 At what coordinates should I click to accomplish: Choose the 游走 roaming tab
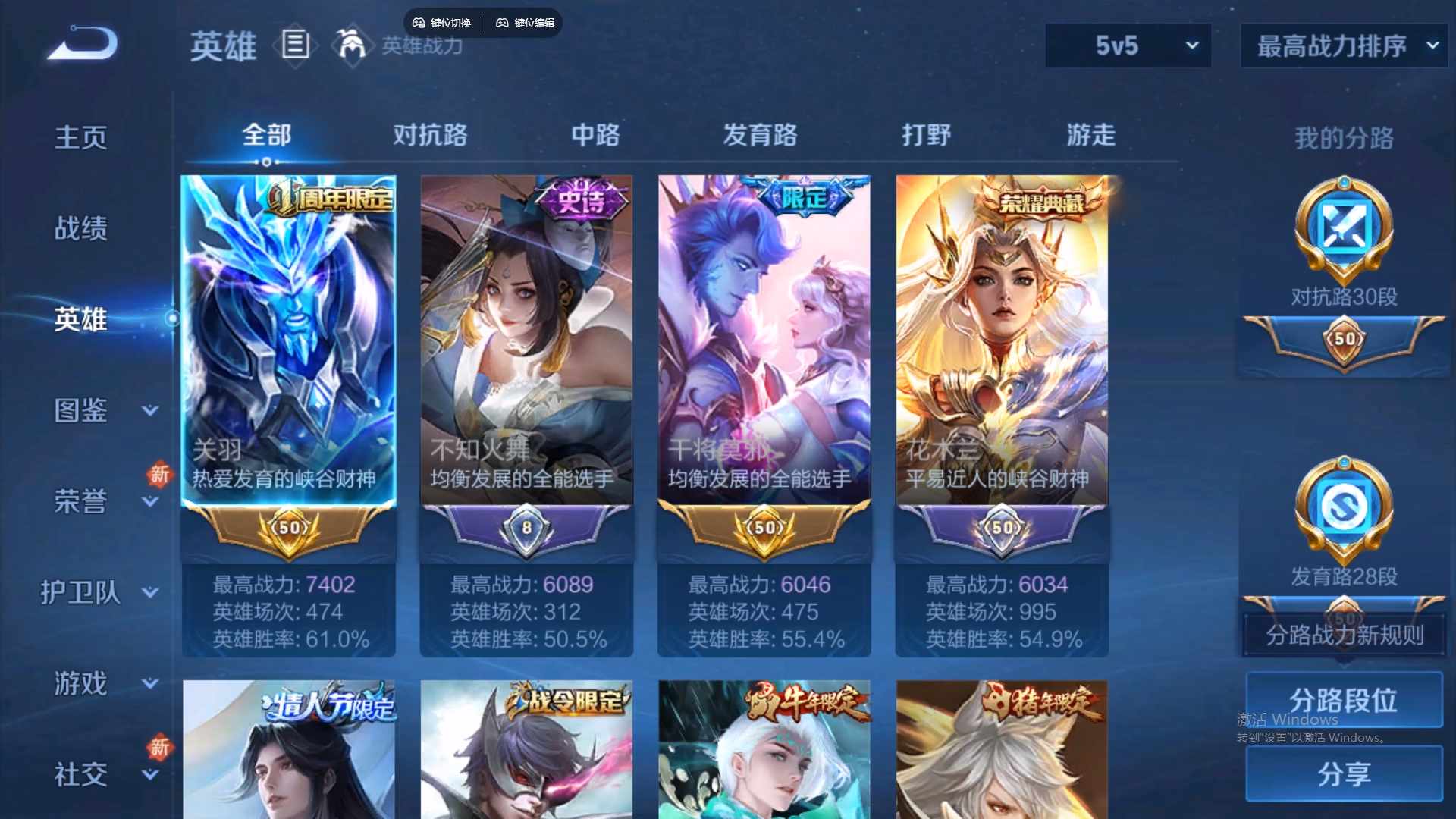1091,135
